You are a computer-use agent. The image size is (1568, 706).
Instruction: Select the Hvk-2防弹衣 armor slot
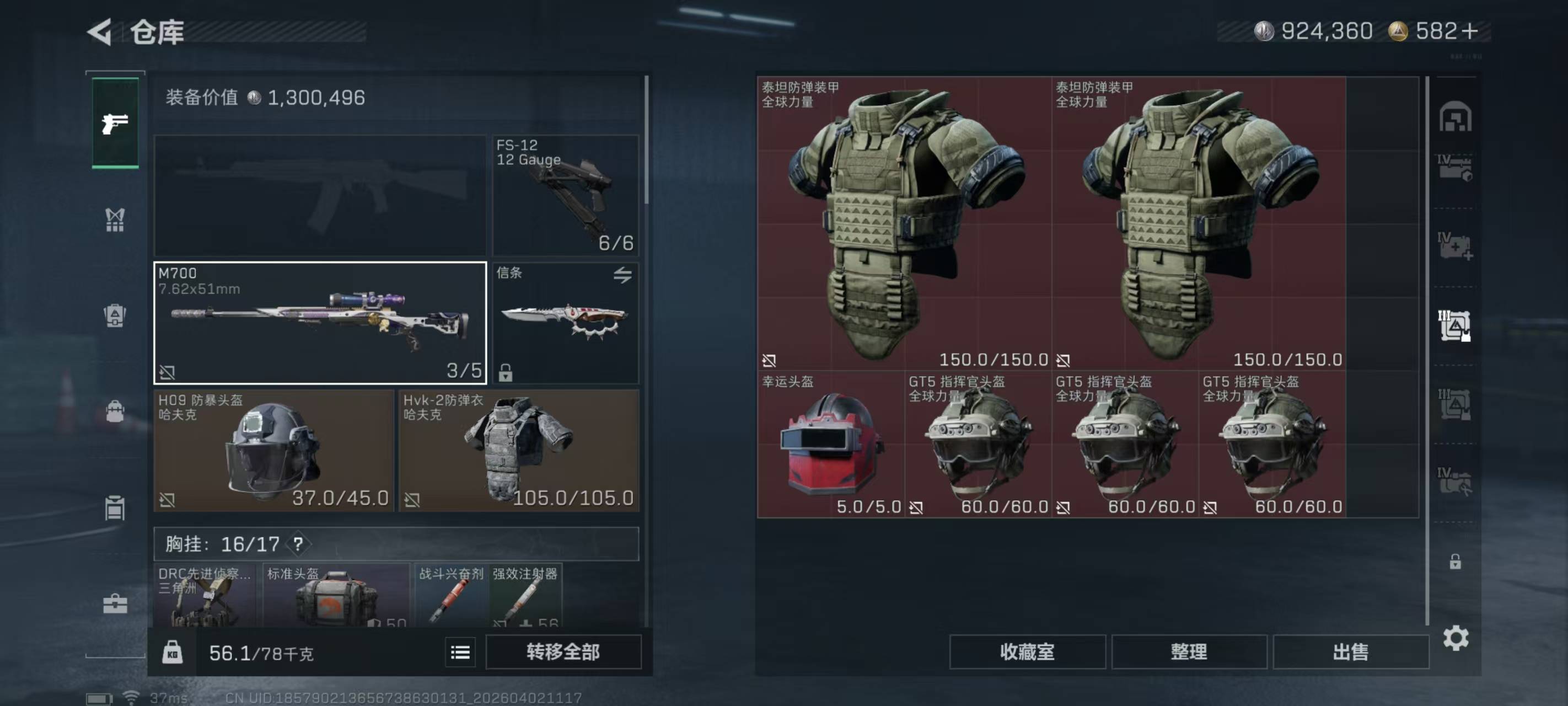point(519,451)
